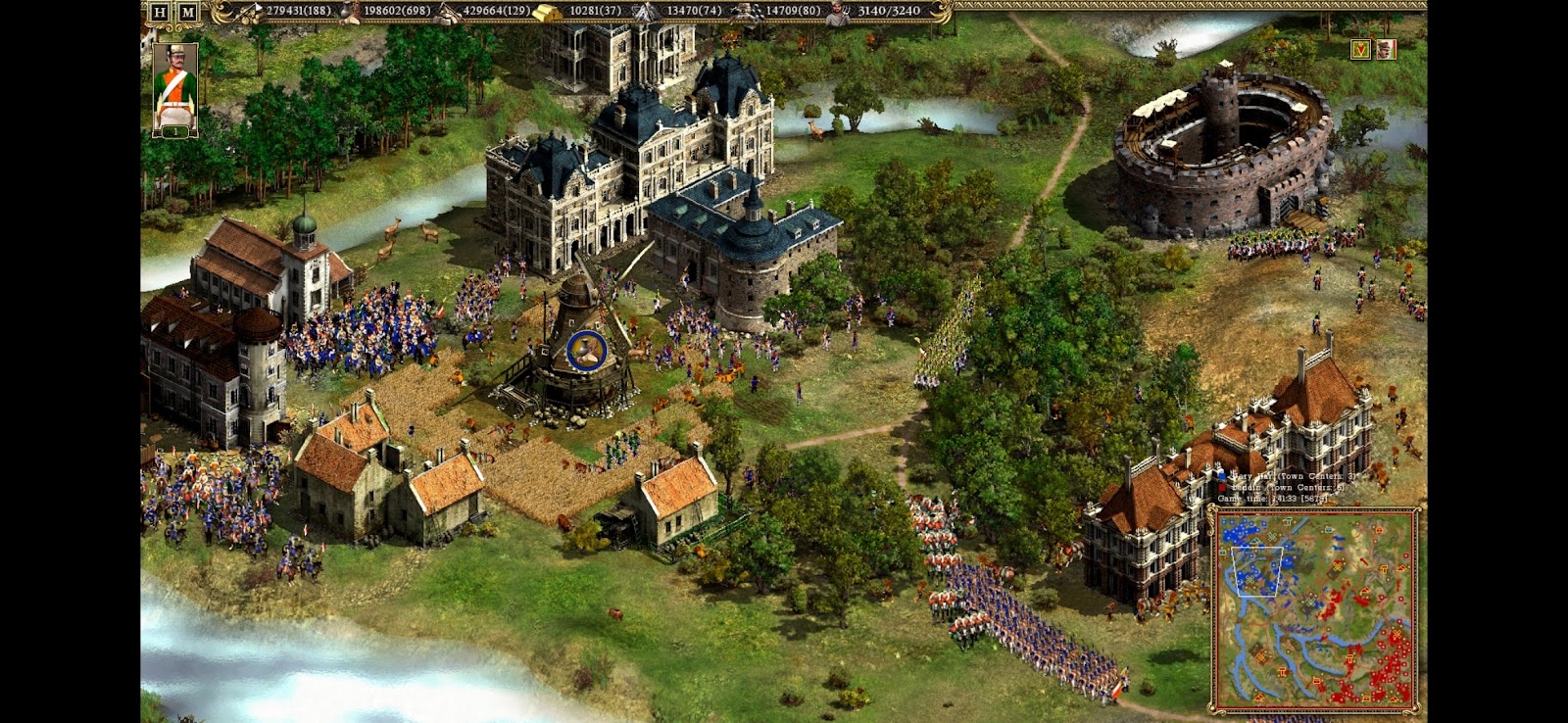
Task: Click the H button in the top bar
Action: tap(160, 12)
